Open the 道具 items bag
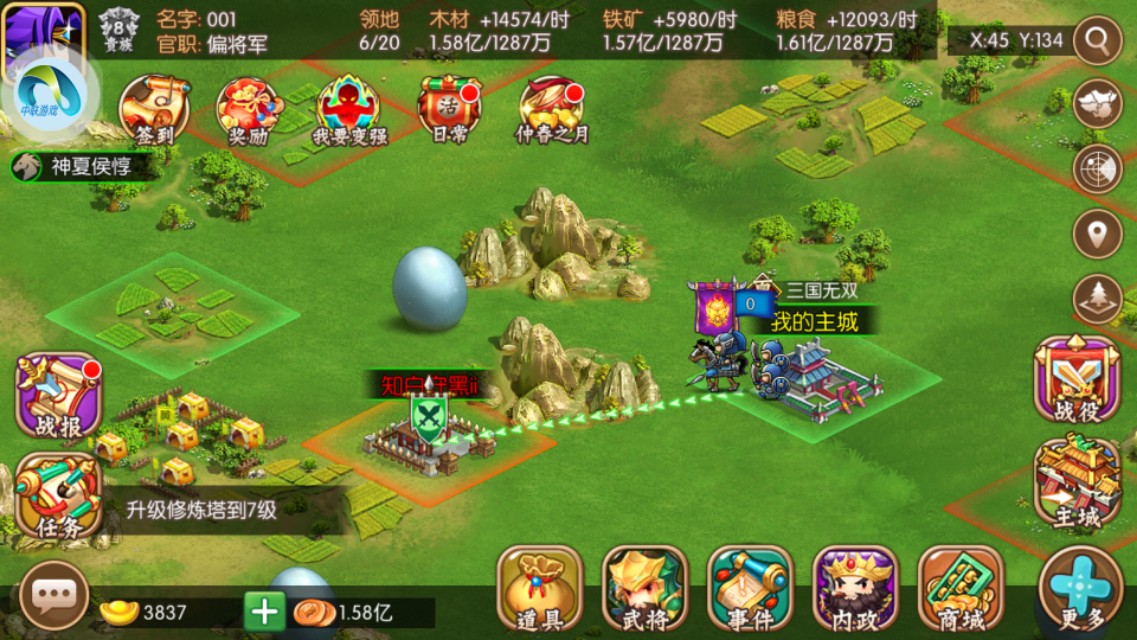The height and width of the screenshot is (640, 1137). click(540, 589)
